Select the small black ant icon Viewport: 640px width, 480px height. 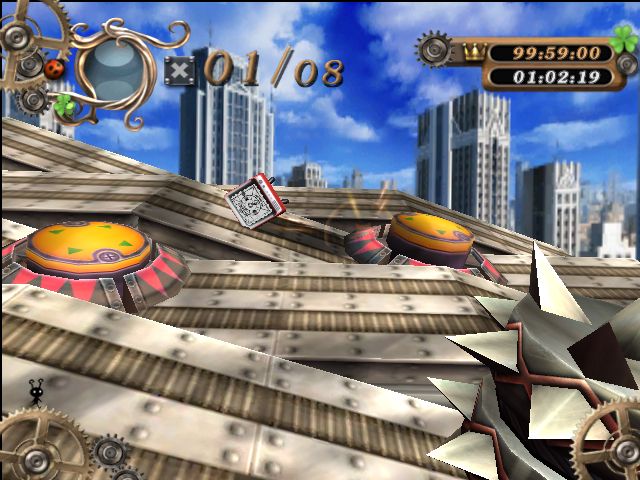[x=38, y=393]
